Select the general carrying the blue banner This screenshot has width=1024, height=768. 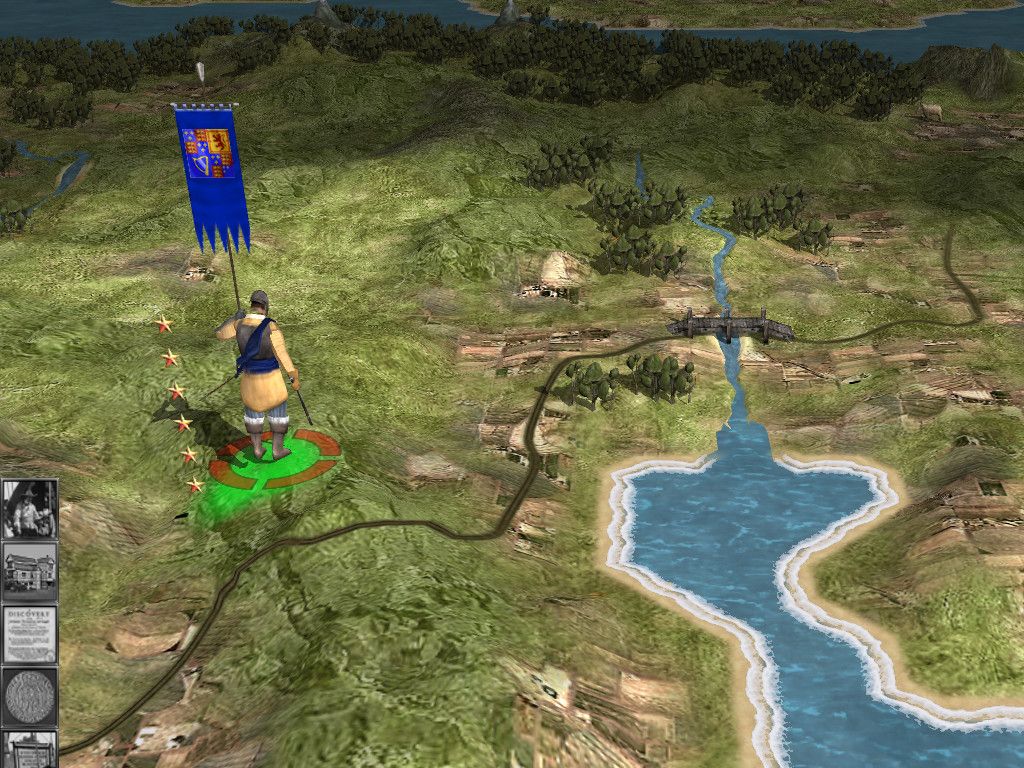tap(263, 375)
